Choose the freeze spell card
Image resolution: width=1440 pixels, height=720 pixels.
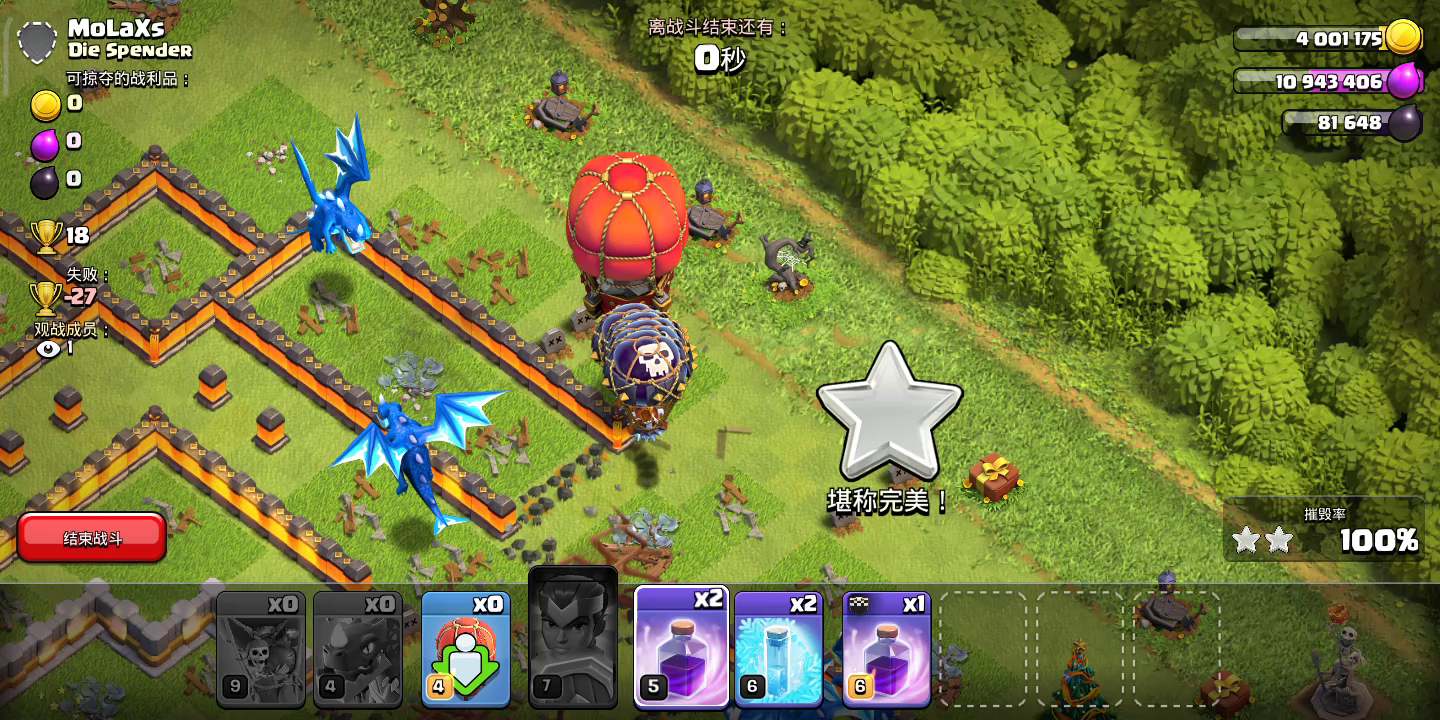(x=778, y=649)
